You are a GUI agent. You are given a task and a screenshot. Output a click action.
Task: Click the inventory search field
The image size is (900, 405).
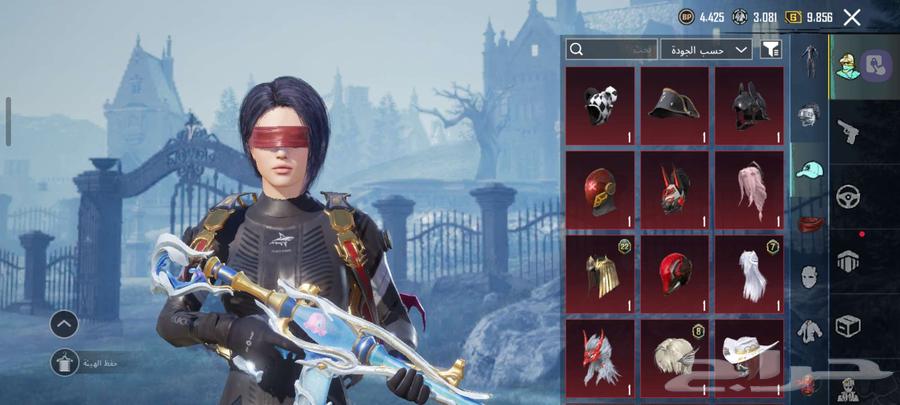612,49
